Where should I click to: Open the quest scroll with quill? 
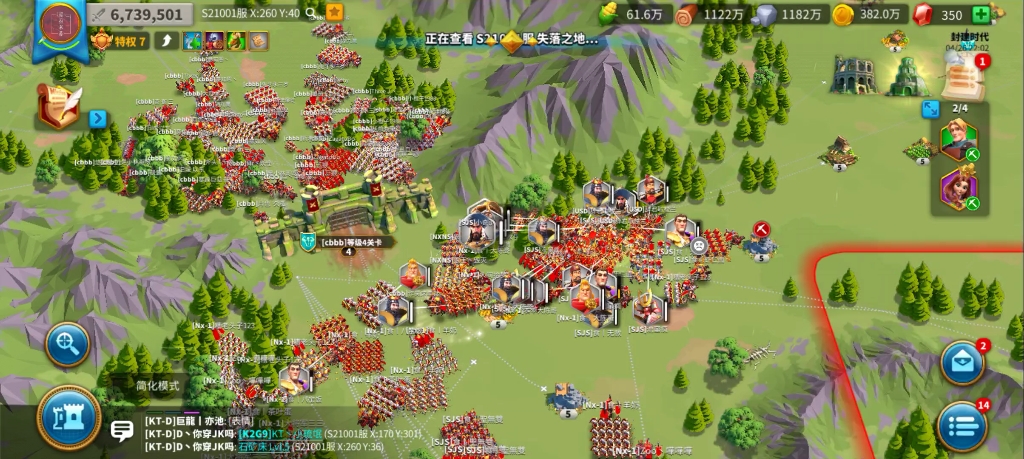58,107
